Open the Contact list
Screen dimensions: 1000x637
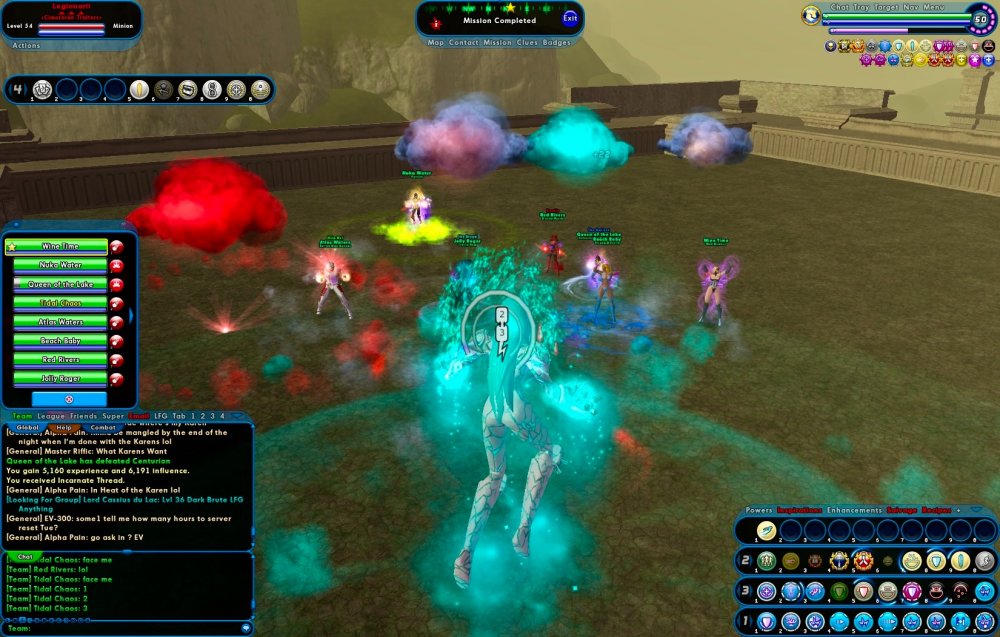464,43
